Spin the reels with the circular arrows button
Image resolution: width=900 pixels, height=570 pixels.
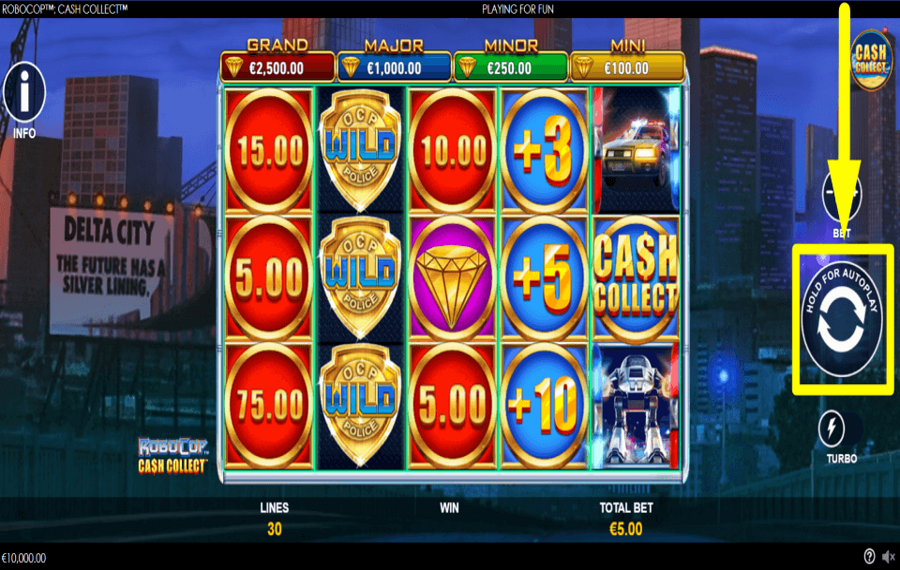841,320
